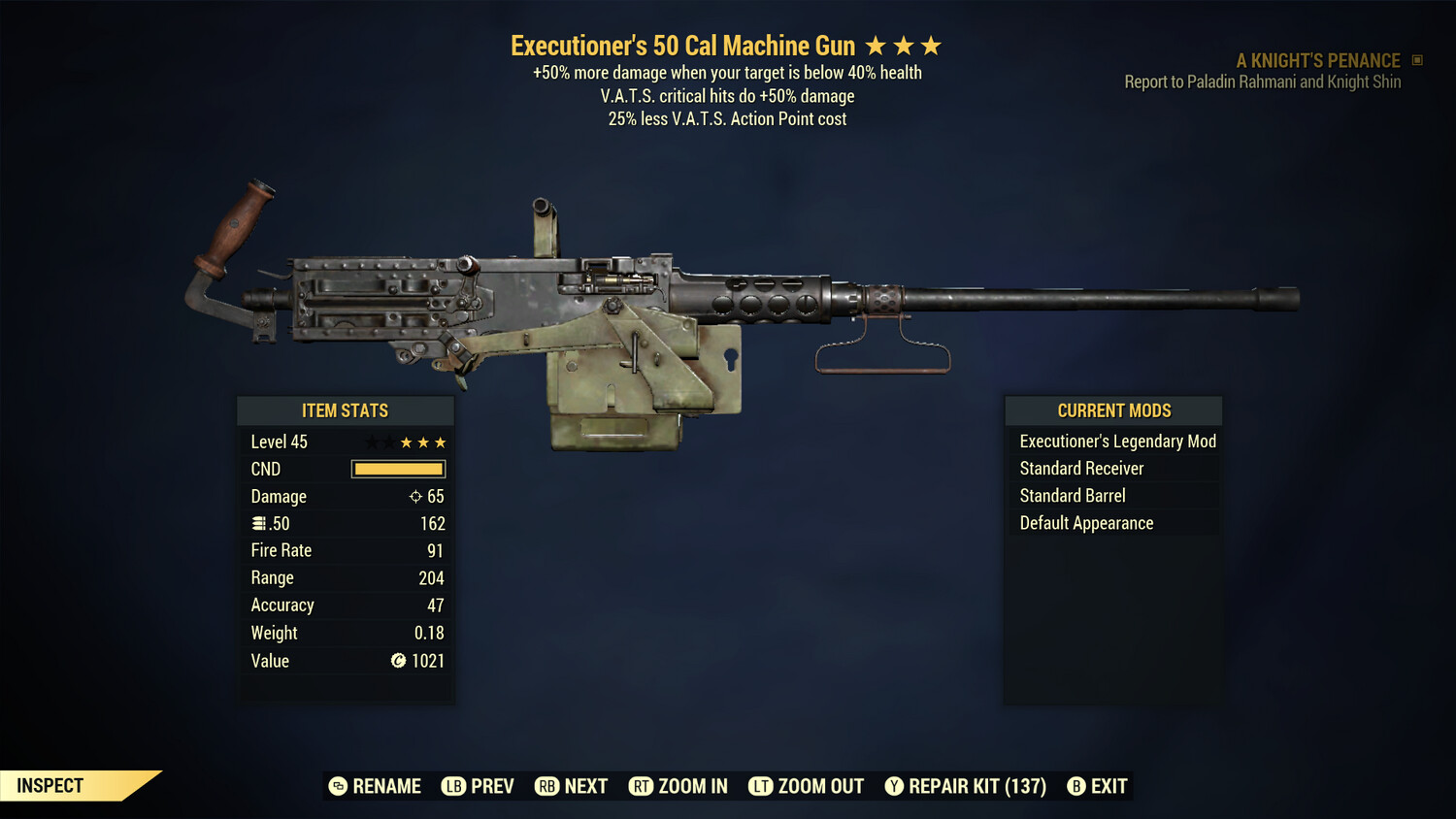Click the rename button prompt icon
The image size is (1456, 819).
338,786
